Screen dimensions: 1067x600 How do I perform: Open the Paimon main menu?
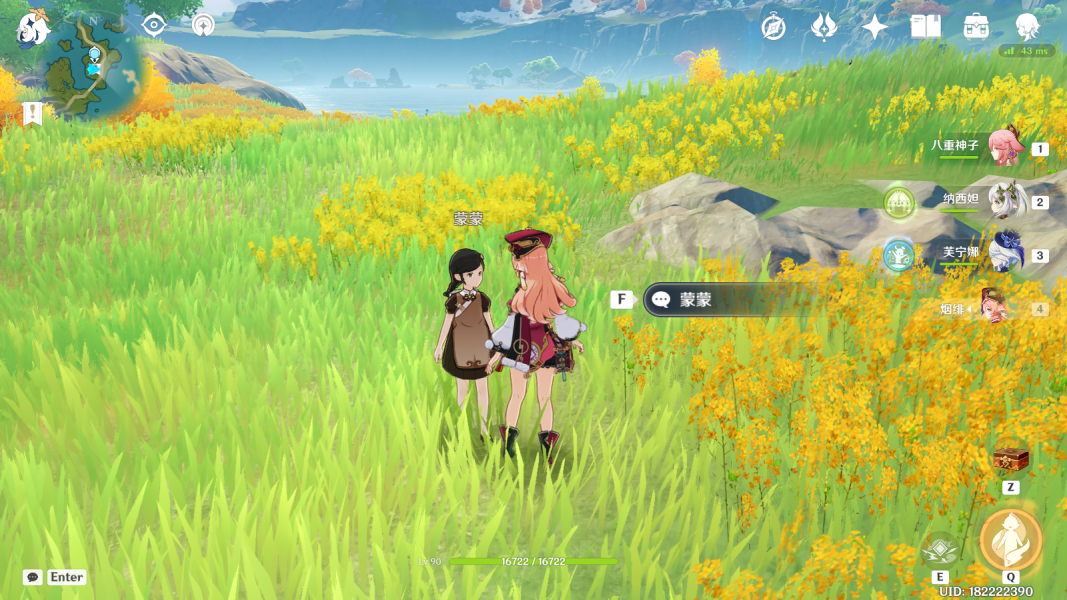[32, 28]
